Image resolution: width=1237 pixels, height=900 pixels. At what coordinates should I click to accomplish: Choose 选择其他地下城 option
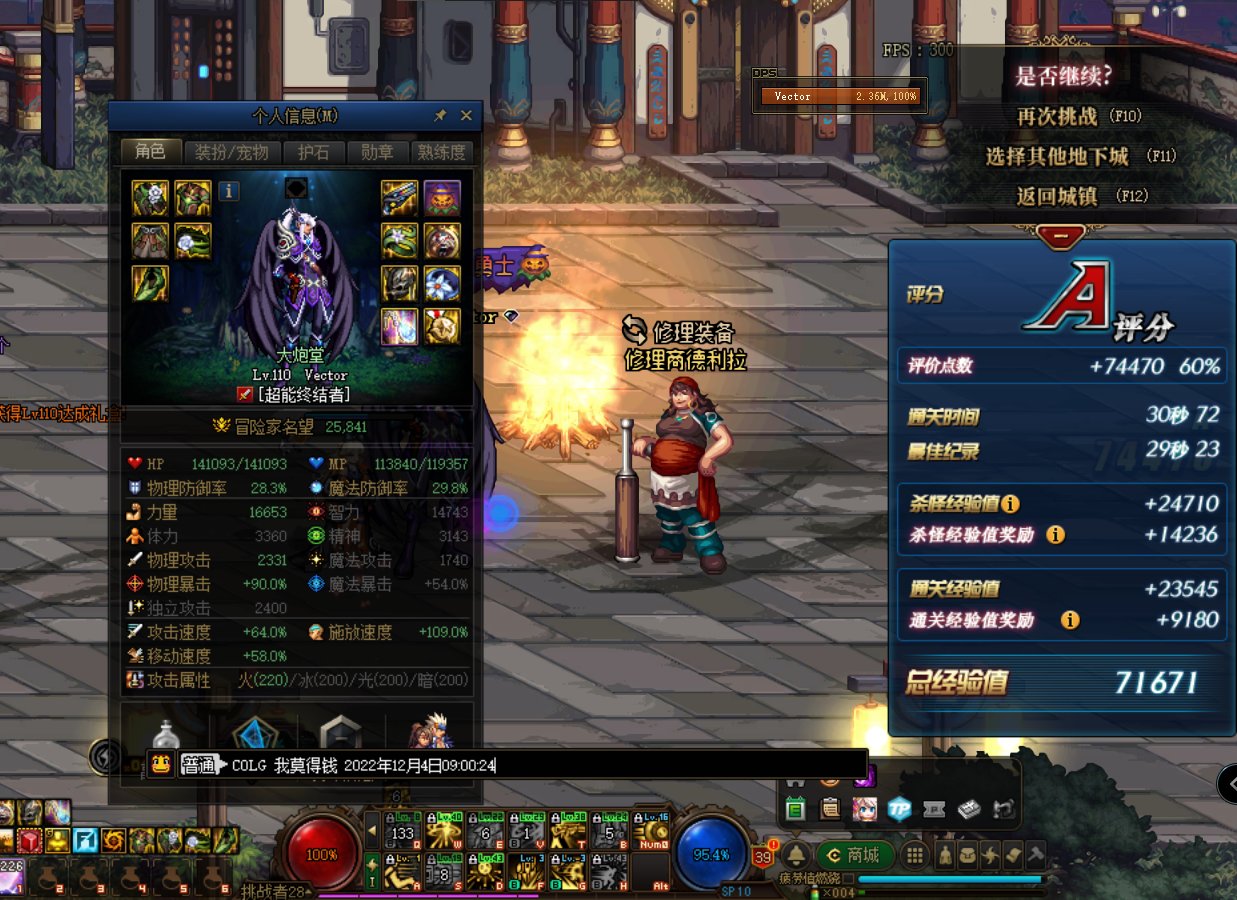(x=1080, y=156)
